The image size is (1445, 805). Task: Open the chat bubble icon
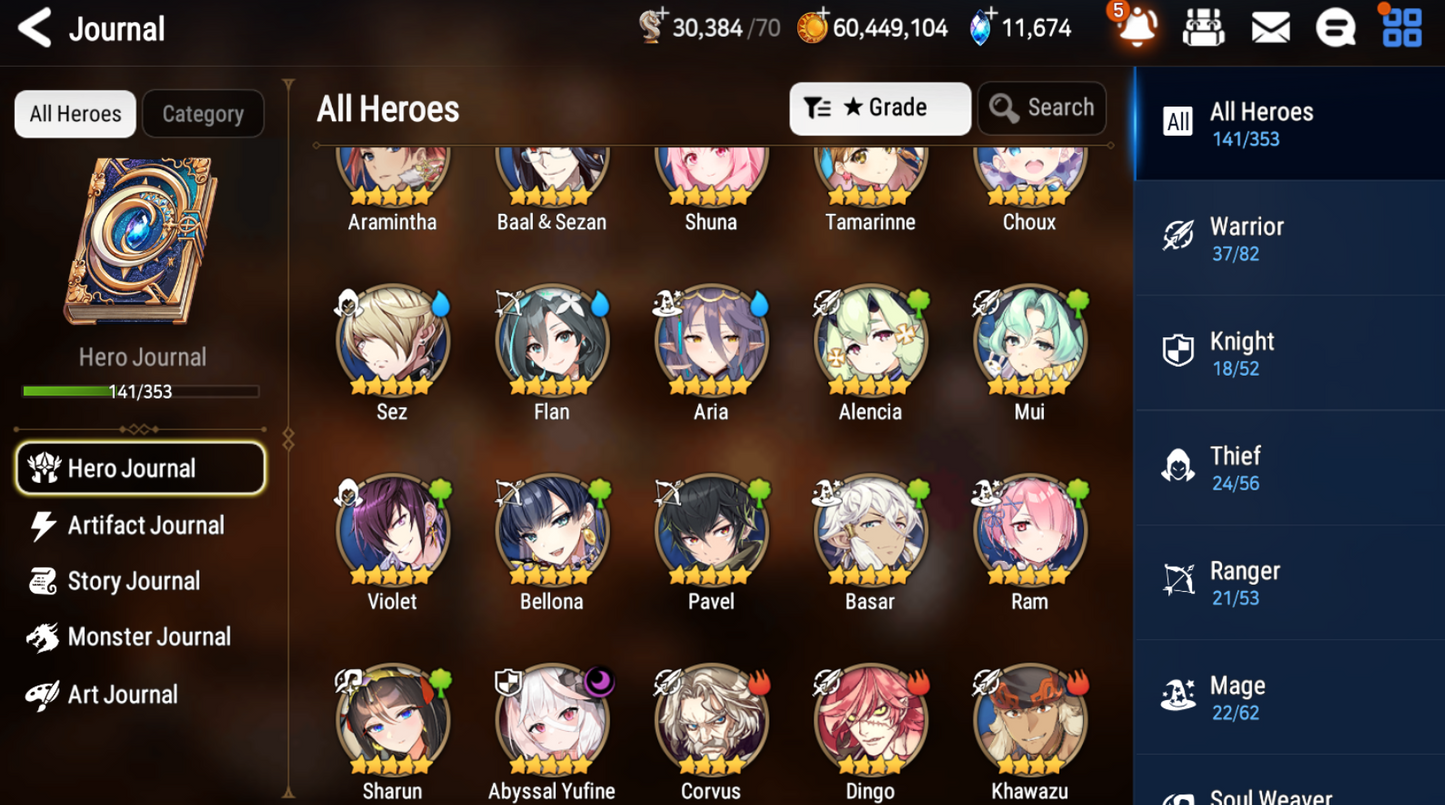[x=1335, y=29]
